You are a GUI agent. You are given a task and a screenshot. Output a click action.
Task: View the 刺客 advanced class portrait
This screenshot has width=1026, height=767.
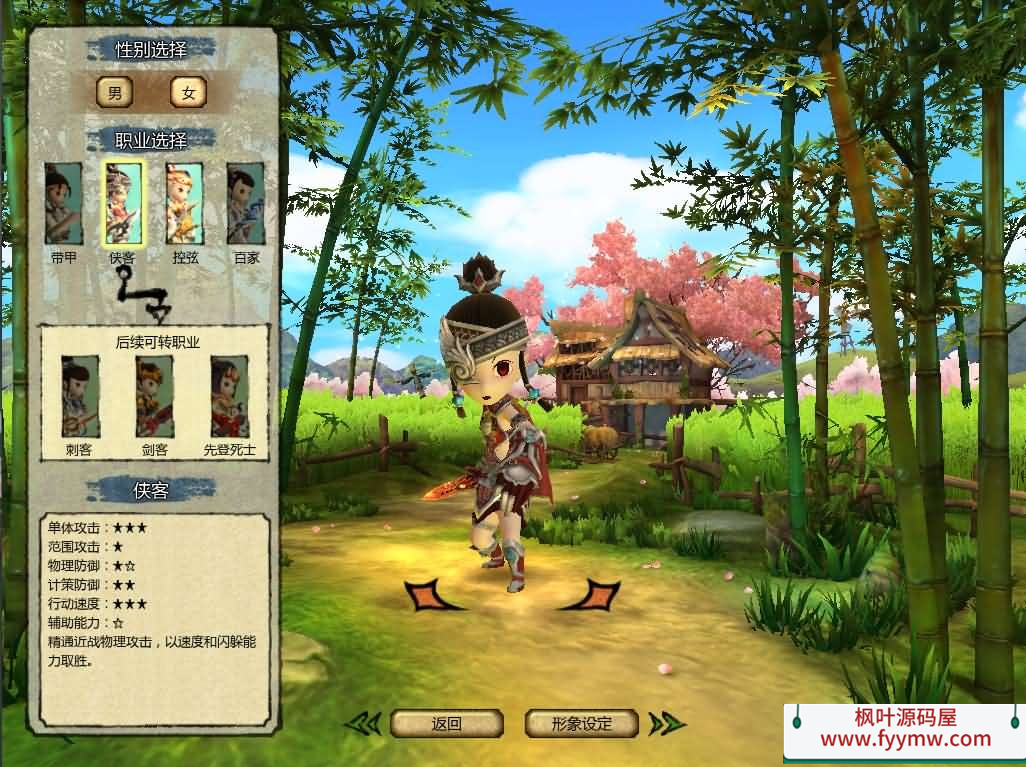coord(79,397)
